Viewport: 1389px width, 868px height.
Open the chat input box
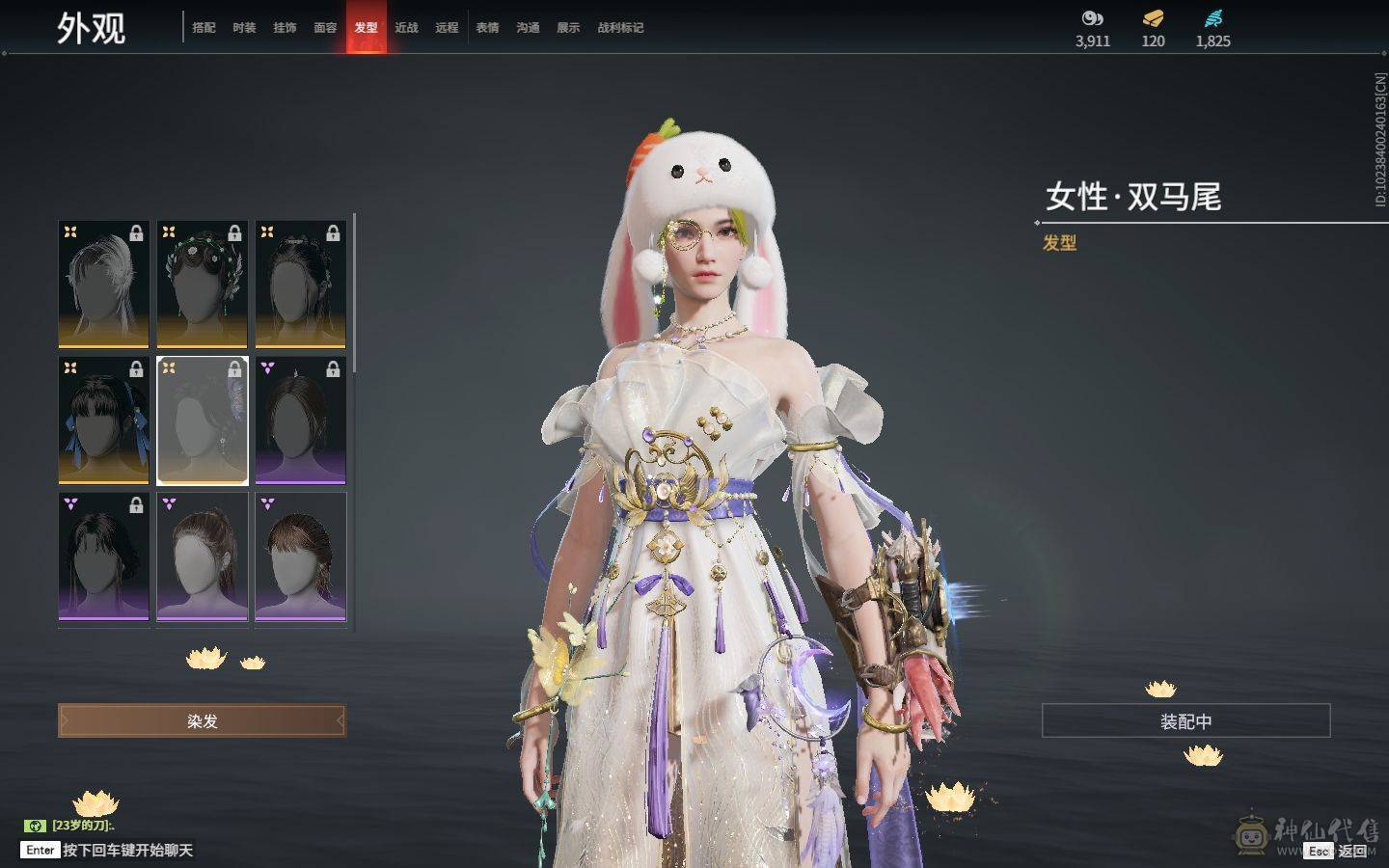[125, 850]
